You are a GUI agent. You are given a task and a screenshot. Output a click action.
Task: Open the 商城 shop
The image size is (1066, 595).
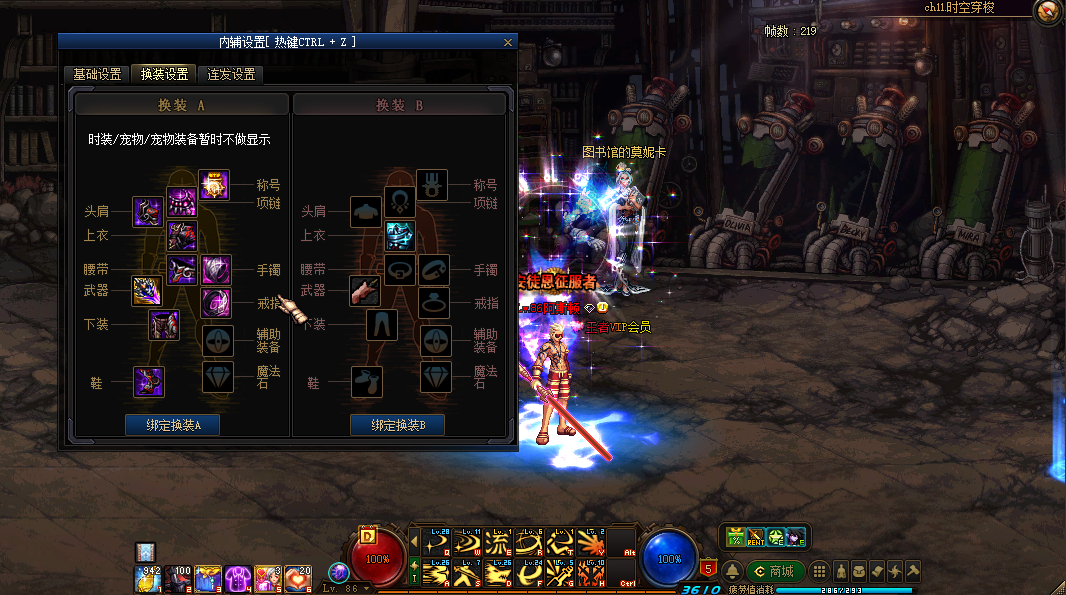pos(775,571)
